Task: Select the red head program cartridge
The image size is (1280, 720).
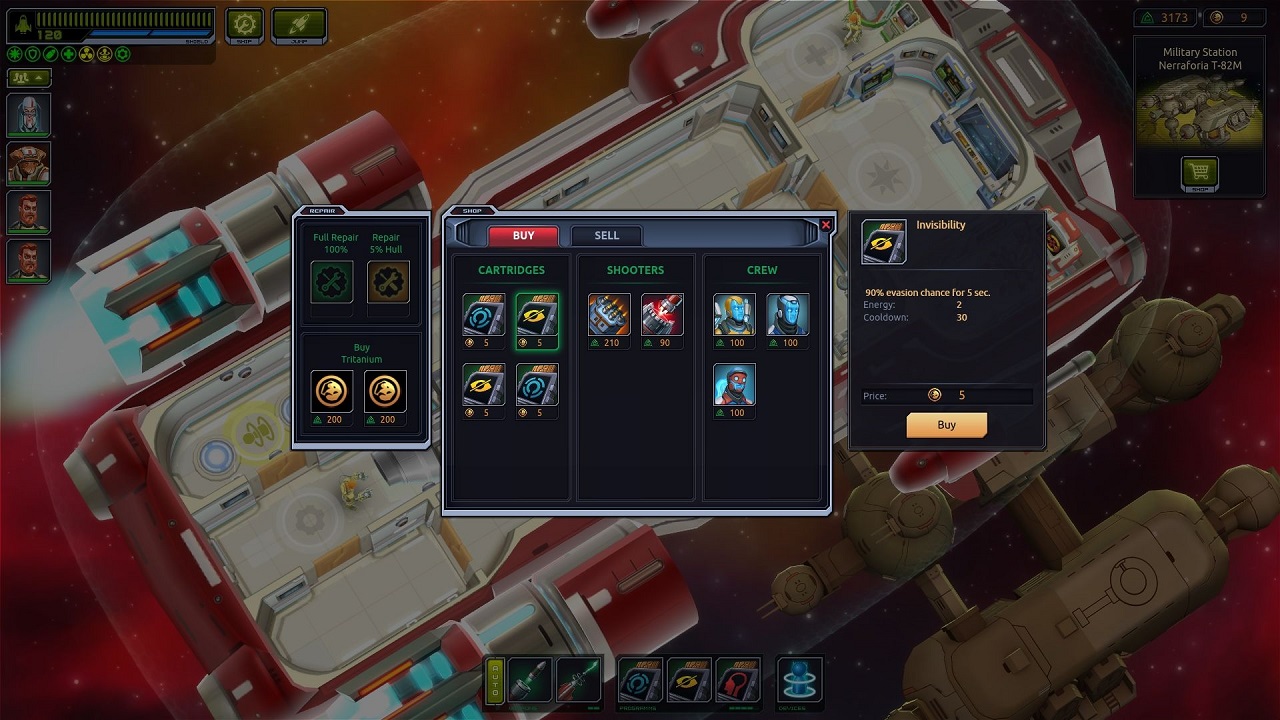Action: [738, 680]
